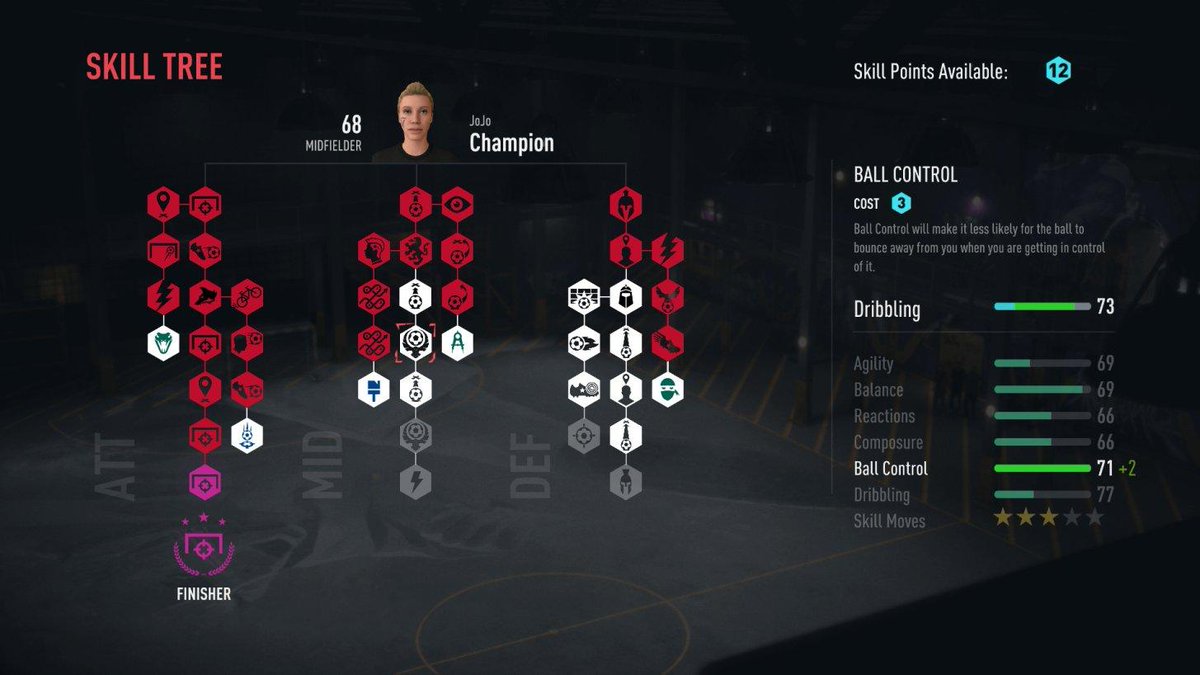Viewport: 1200px width, 675px height.
Task: Select the green snake head skill node
Action: click(163, 342)
